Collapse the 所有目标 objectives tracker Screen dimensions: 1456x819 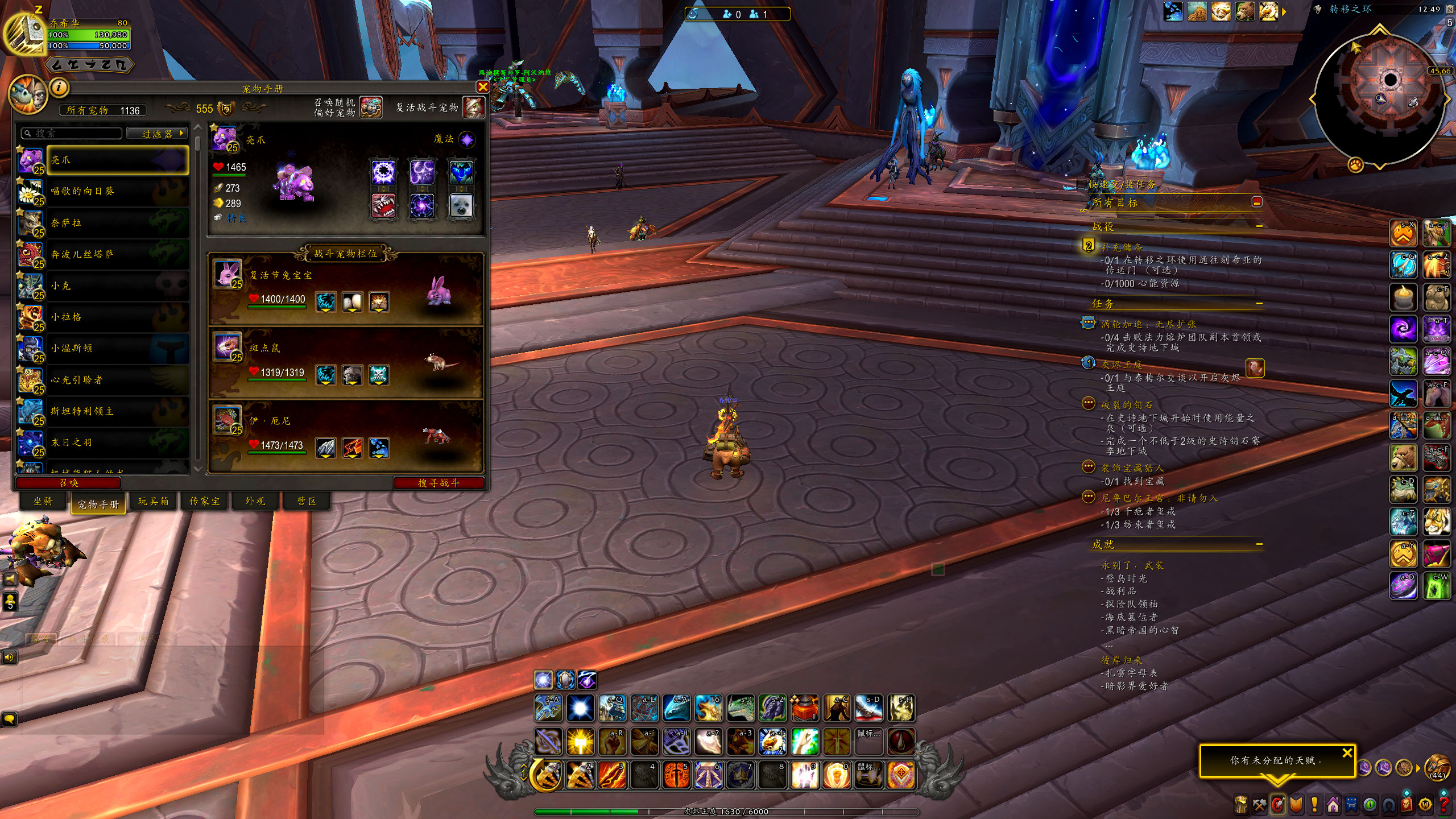click(x=1257, y=202)
